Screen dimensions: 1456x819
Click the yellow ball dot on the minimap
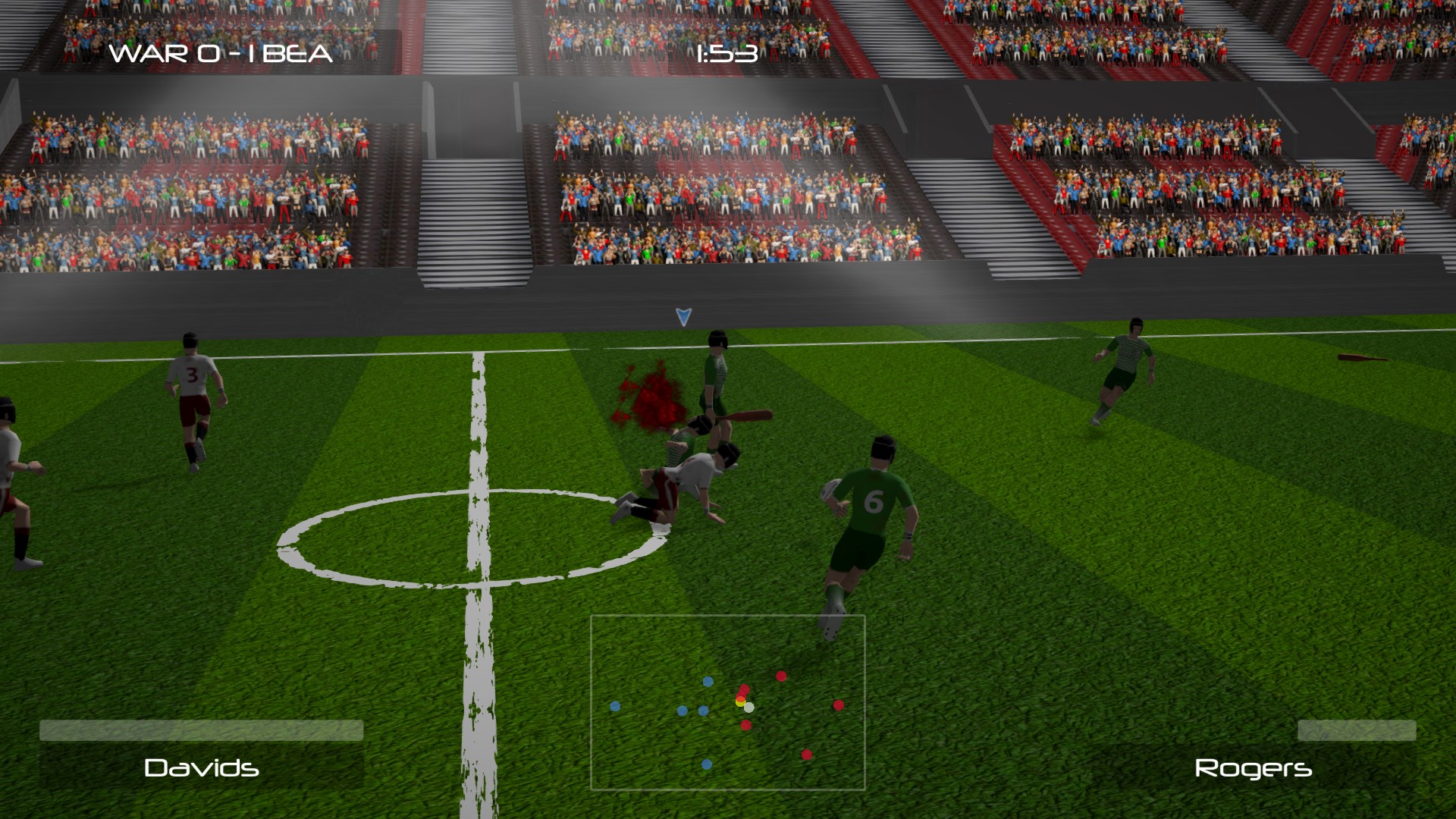tap(739, 704)
